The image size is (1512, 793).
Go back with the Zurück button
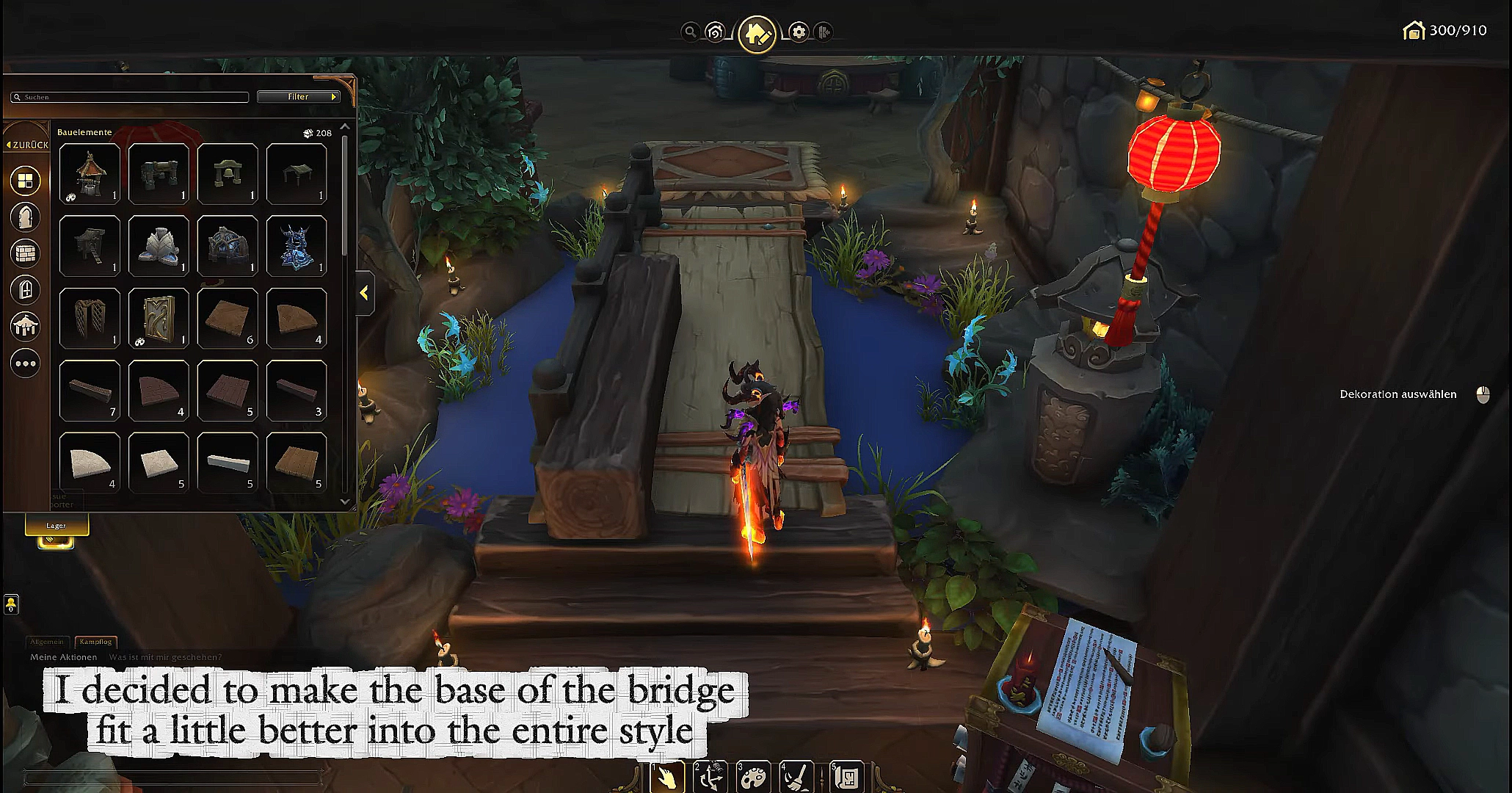27,145
